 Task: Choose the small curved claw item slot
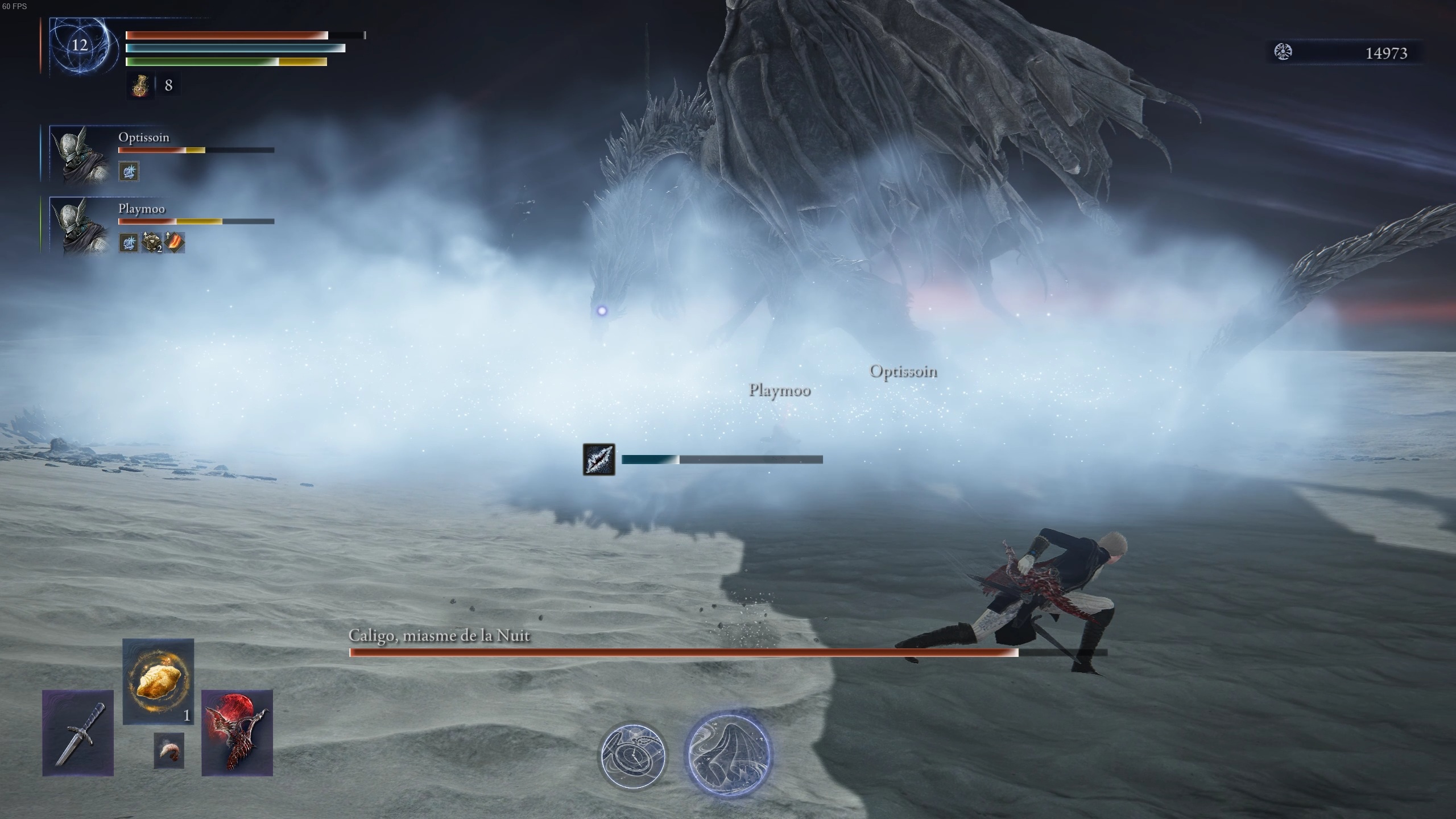coord(169,751)
